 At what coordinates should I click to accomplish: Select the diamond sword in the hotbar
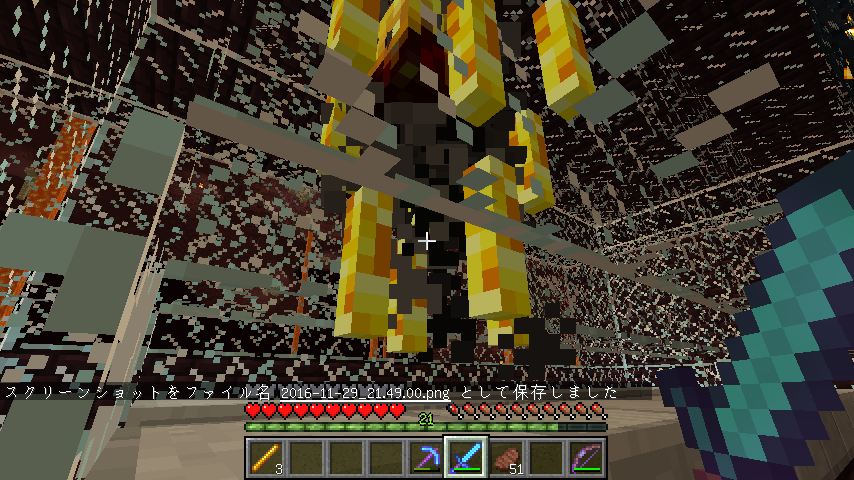466,459
